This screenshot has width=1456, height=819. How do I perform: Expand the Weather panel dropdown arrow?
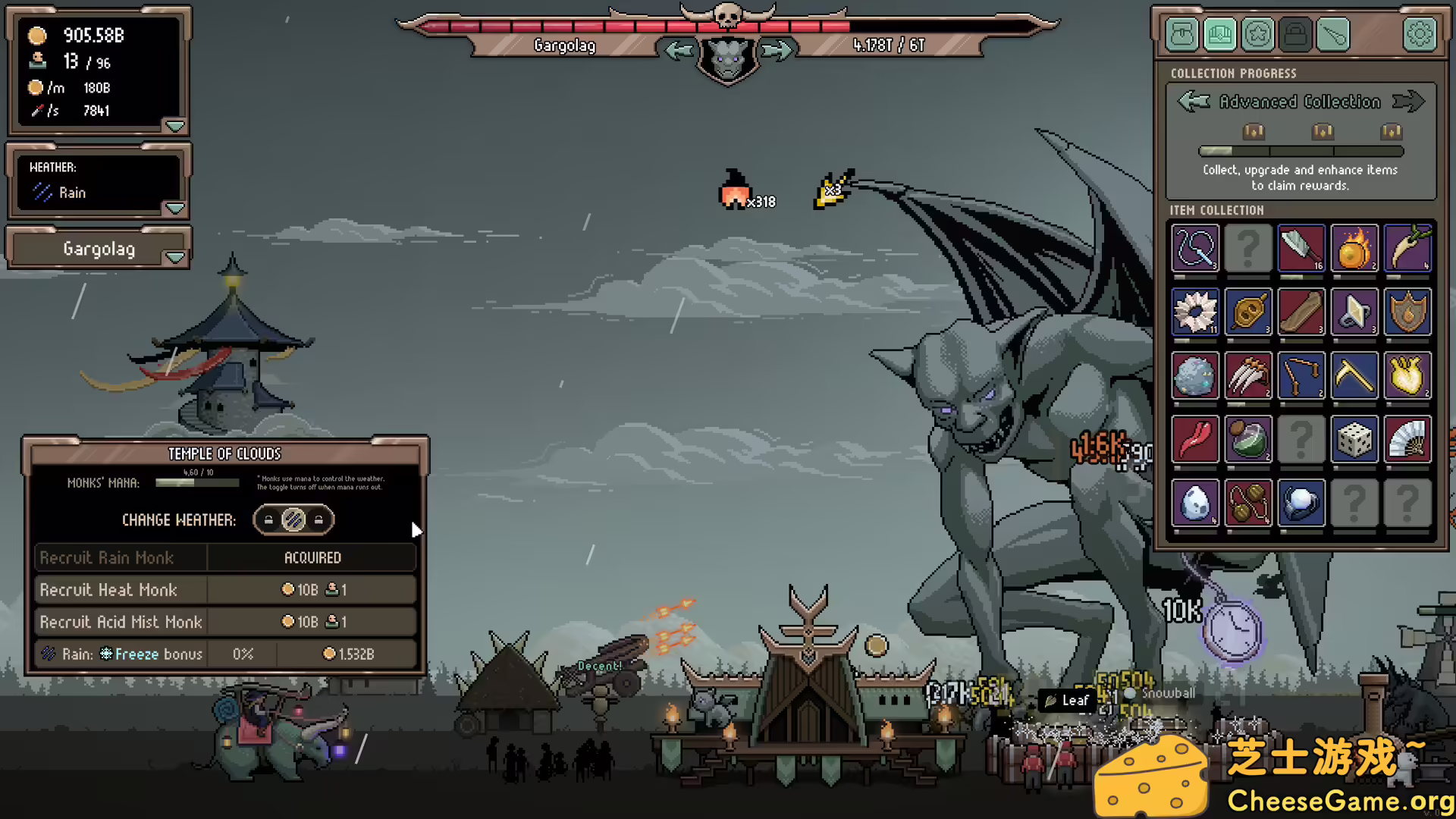tap(175, 208)
